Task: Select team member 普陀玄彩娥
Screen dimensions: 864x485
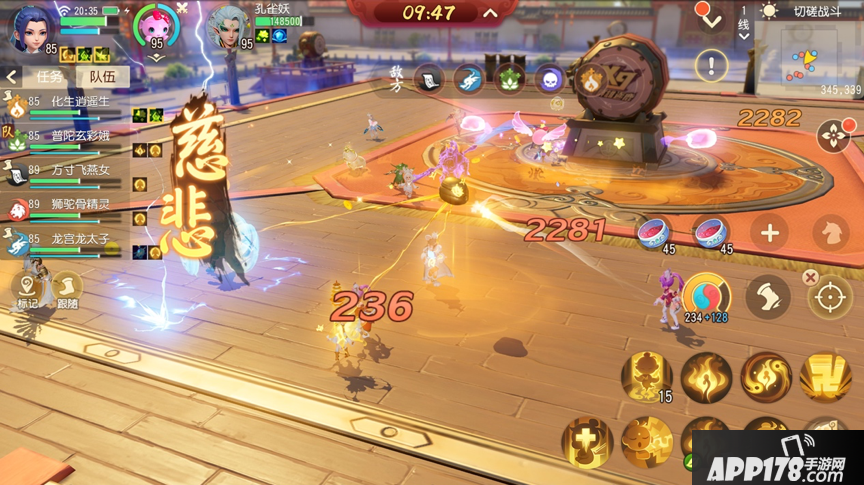Action: [68, 139]
